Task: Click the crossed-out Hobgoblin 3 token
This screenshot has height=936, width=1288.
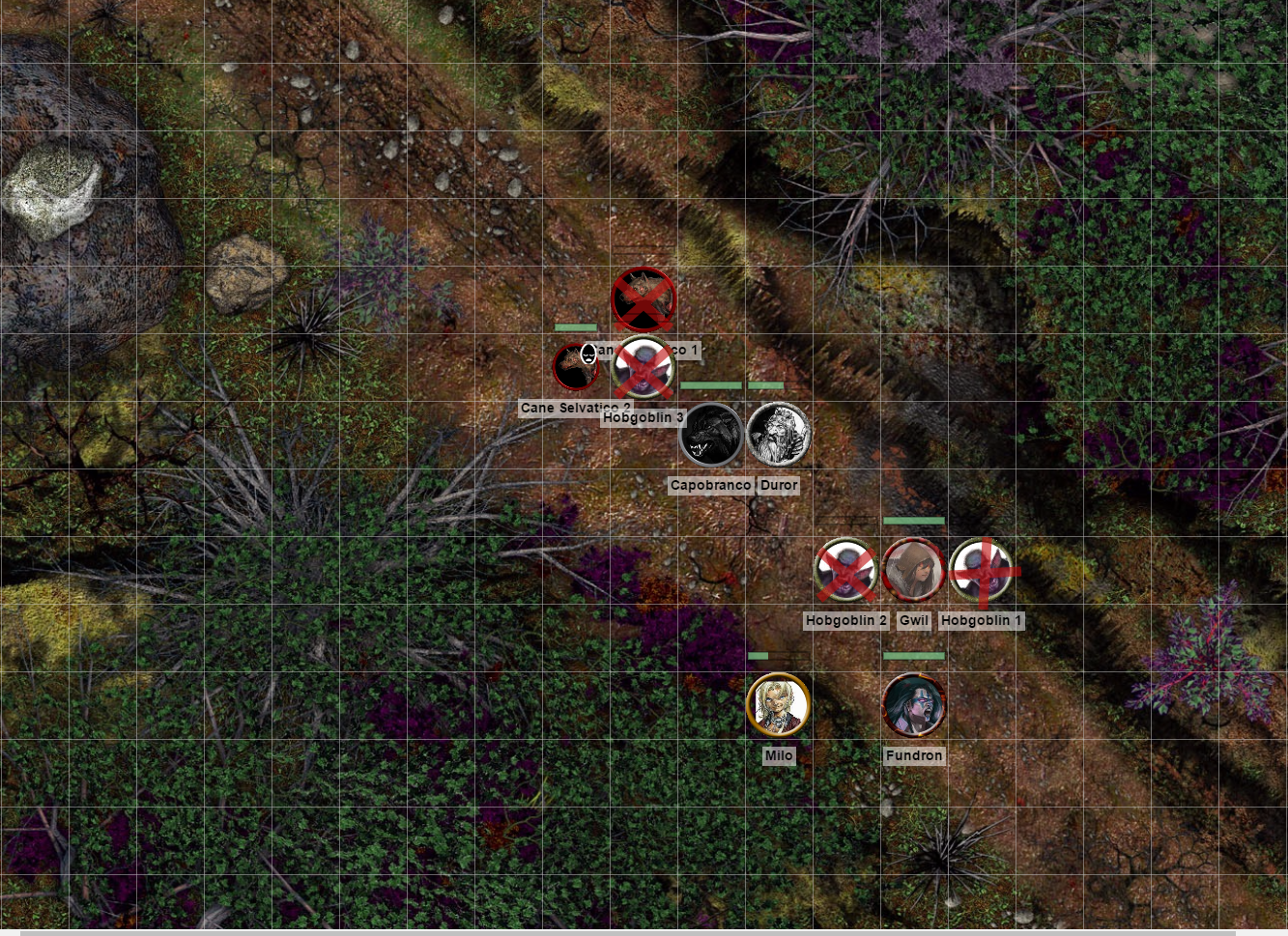Action: pos(644,367)
